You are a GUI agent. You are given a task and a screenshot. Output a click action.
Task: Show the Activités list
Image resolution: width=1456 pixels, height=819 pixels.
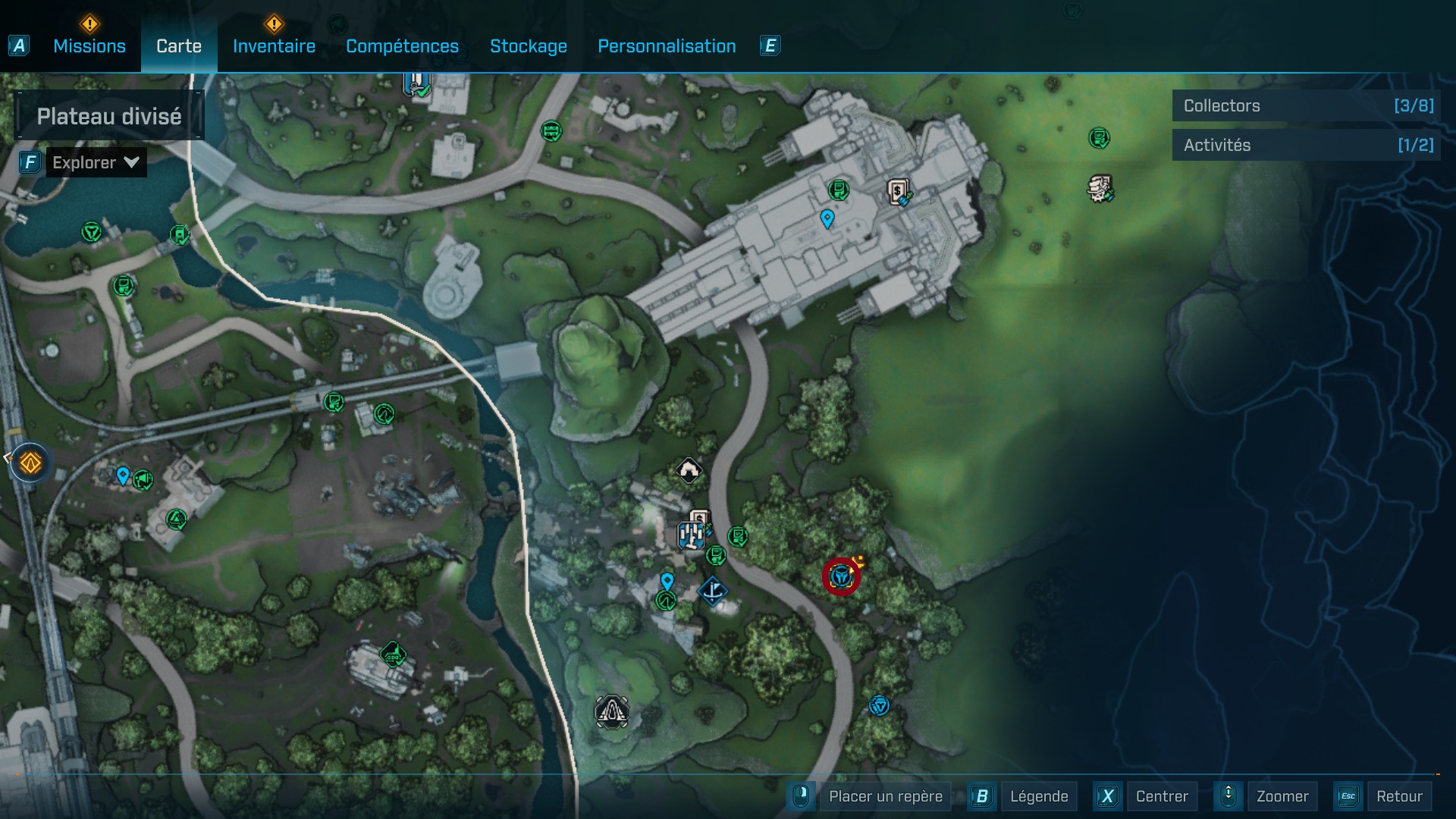tap(1306, 145)
